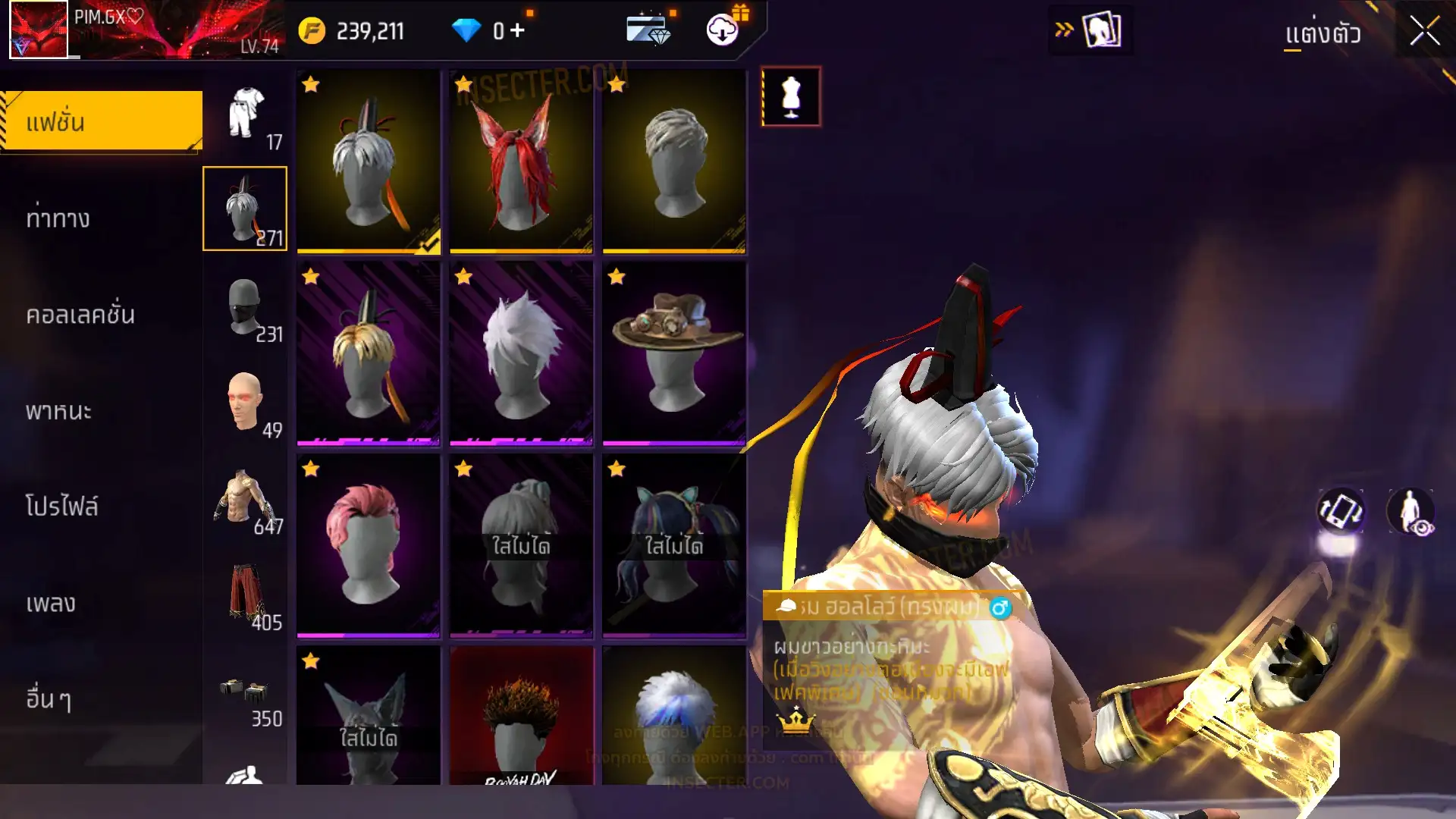
Task: Select the face mask category
Action: (x=244, y=306)
